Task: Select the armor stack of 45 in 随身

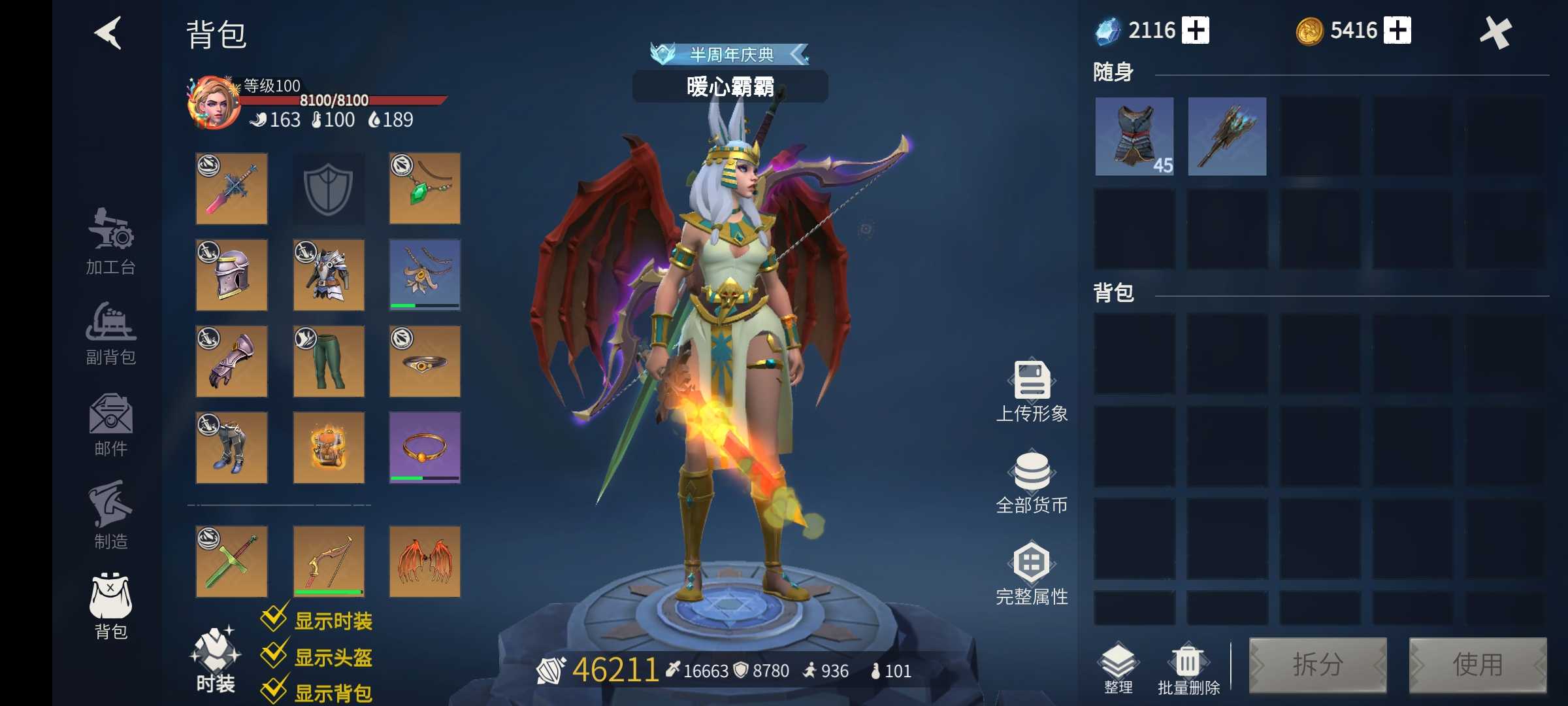Action: [x=1134, y=136]
